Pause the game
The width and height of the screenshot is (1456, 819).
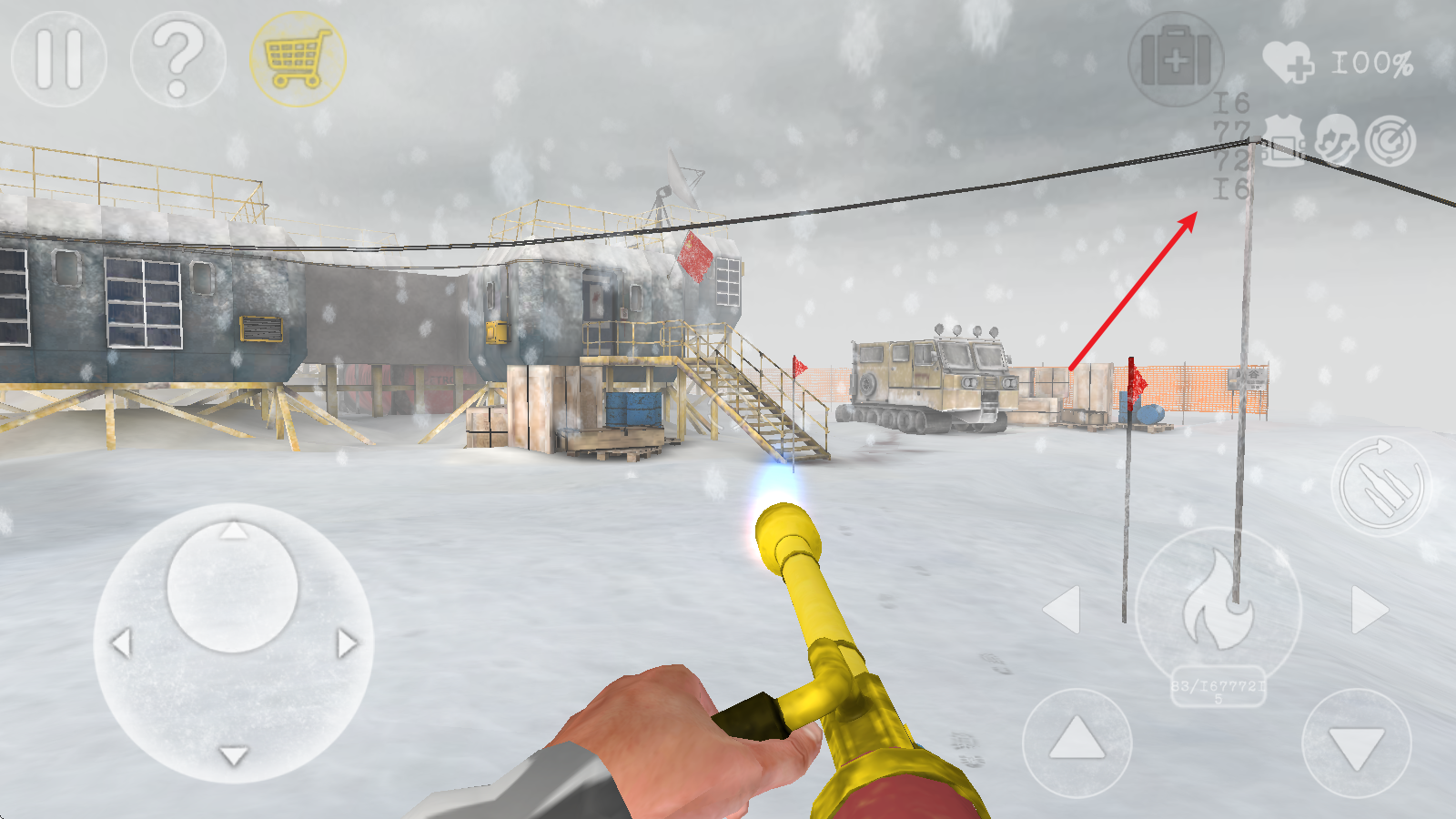point(59,59)
